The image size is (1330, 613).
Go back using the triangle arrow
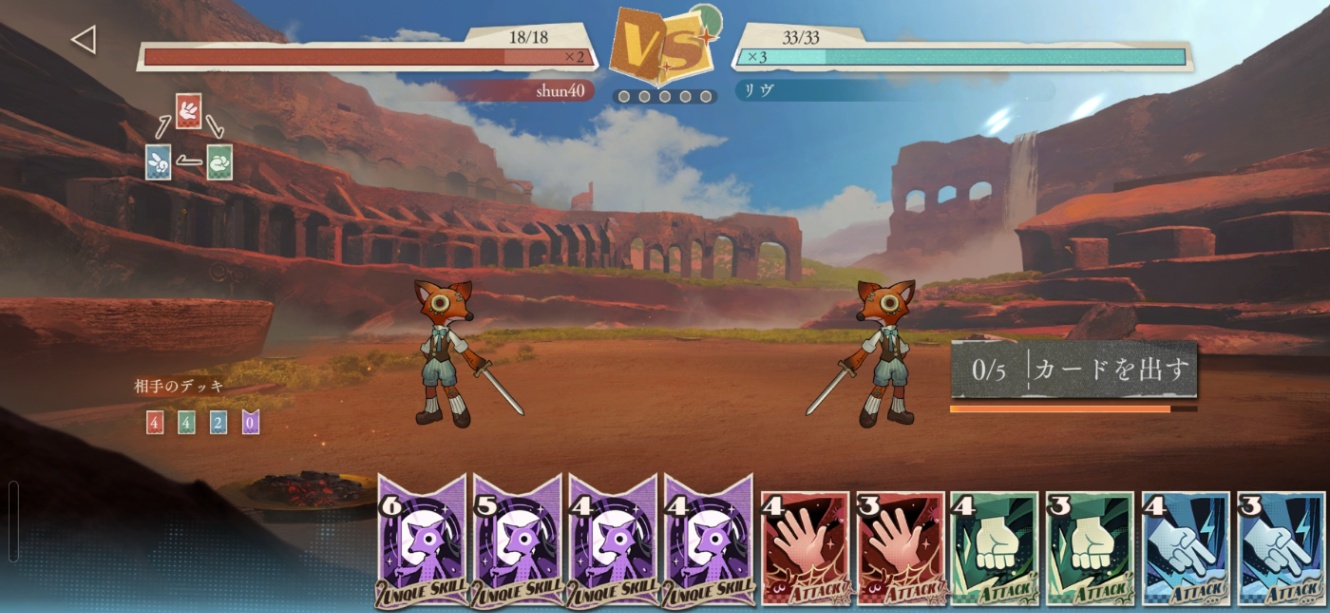pyautogui.click(x=83, y=40)
